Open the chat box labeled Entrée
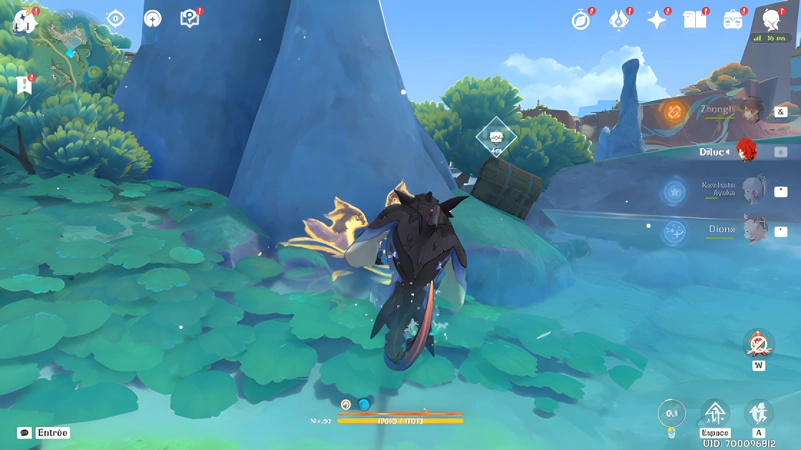Screen dimensions: 801x450 (44, 433)
